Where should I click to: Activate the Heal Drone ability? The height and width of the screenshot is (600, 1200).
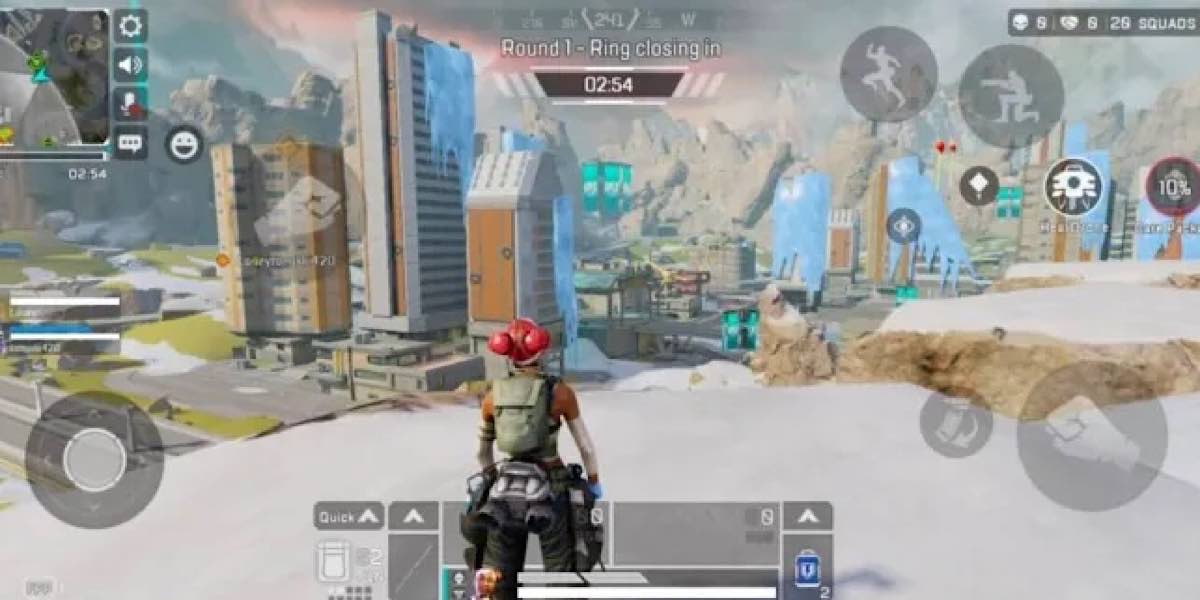pos(1073,187)
